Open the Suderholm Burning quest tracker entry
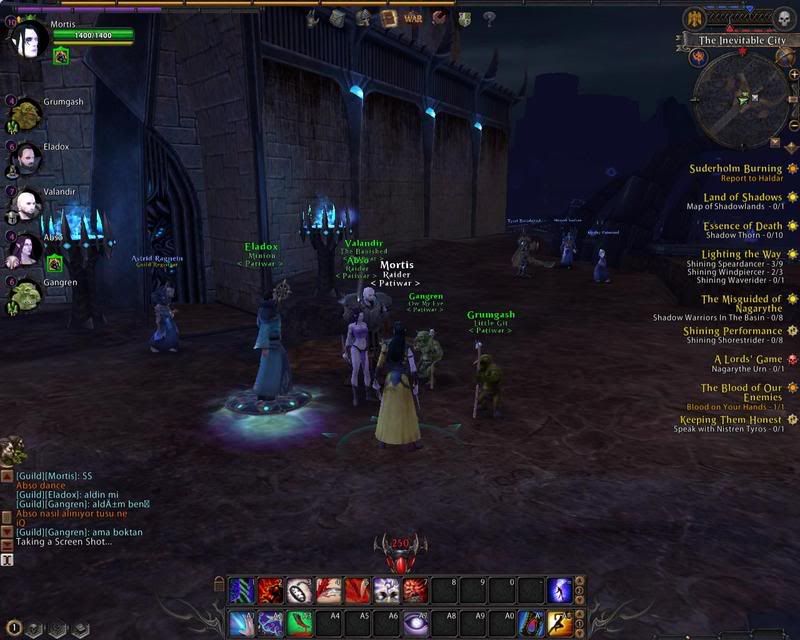The height and width of the screenshot is (640, 800). (x=735, y=169)
